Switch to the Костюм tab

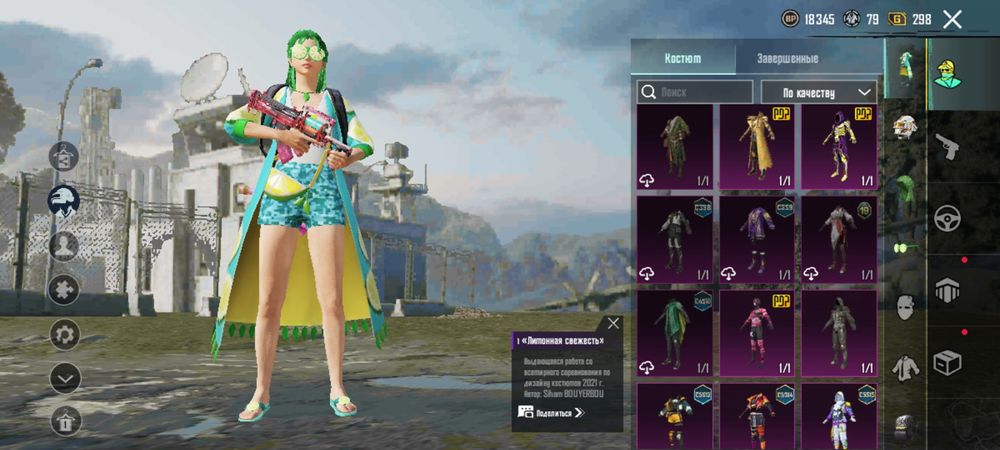pos(683,58)
